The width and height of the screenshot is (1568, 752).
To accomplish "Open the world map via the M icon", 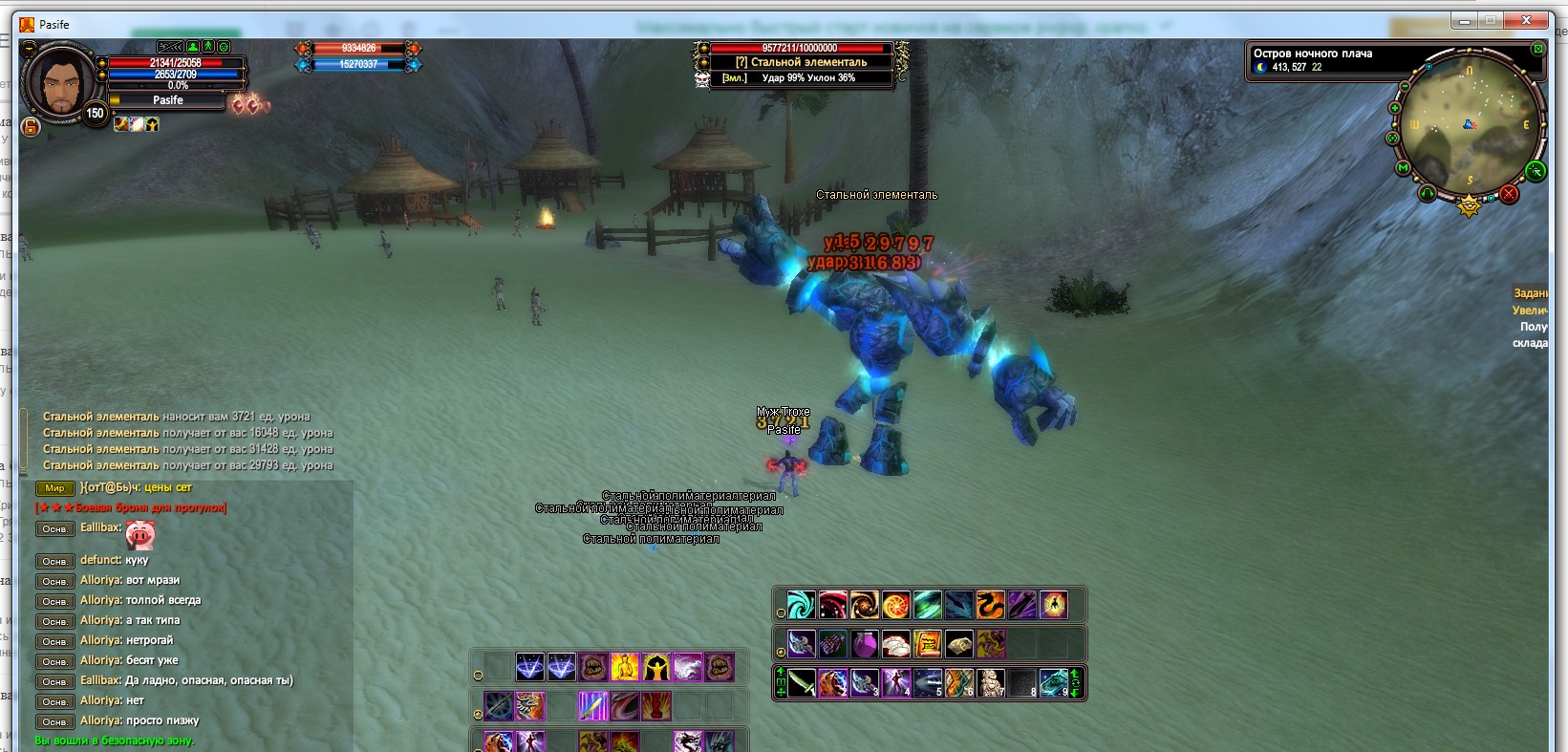I will tap(1403, 167).
